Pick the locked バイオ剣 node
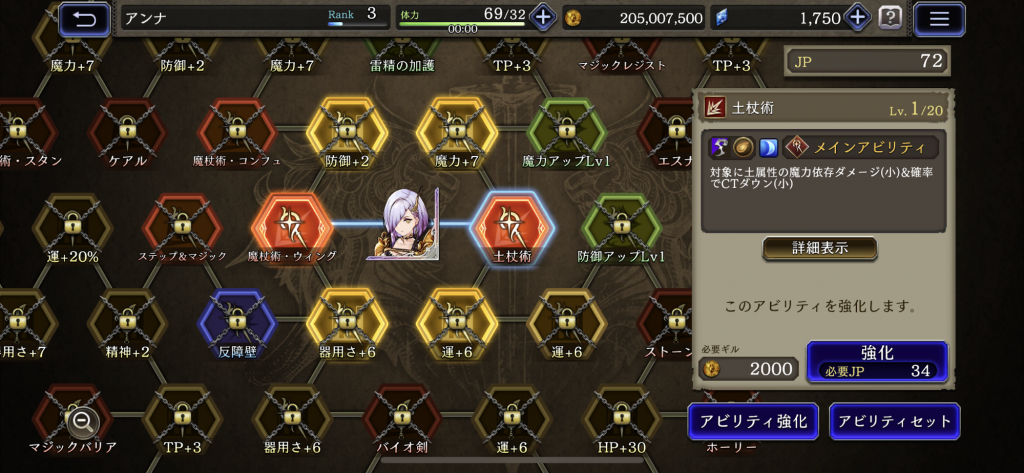This screenshot has height=473, width=1024. pos(402,415)
